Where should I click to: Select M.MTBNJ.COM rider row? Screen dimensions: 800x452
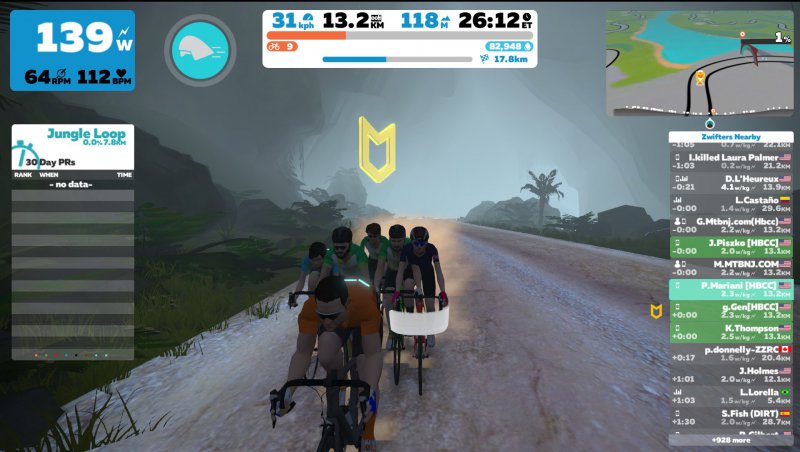coord(731,268)
